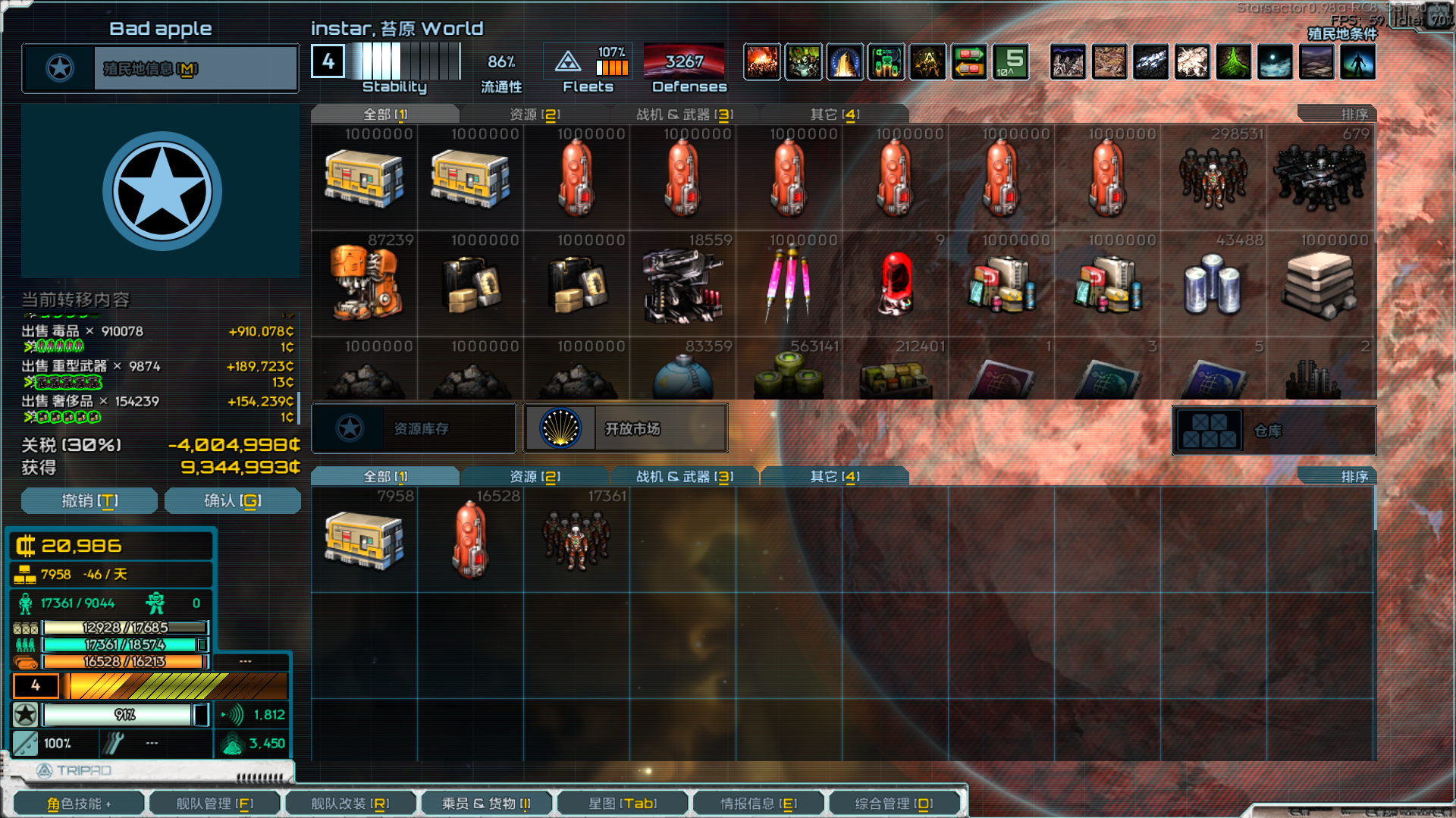This screenshot has width=1456, height=818.
Task: Select the green drug barrels stack
Action: click(x=787, y=377)
